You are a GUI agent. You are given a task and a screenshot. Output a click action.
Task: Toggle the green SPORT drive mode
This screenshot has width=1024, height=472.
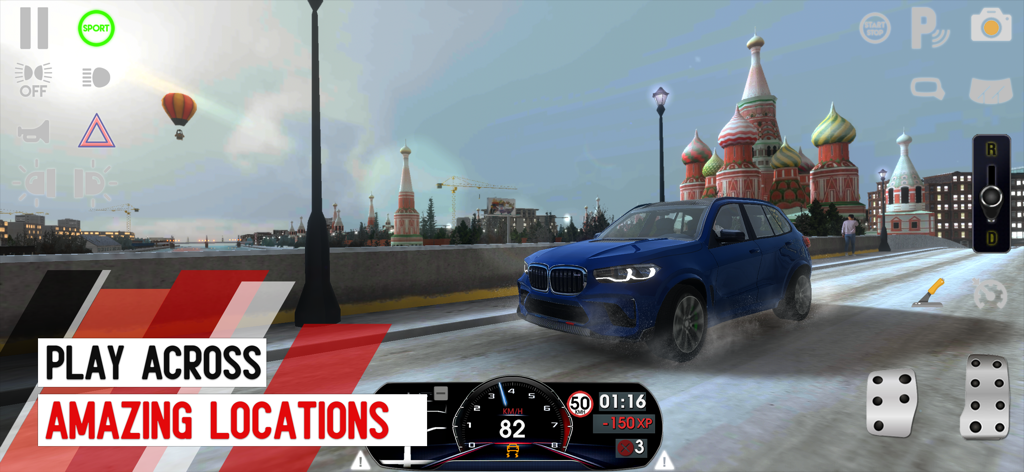[x=96, y=28]
